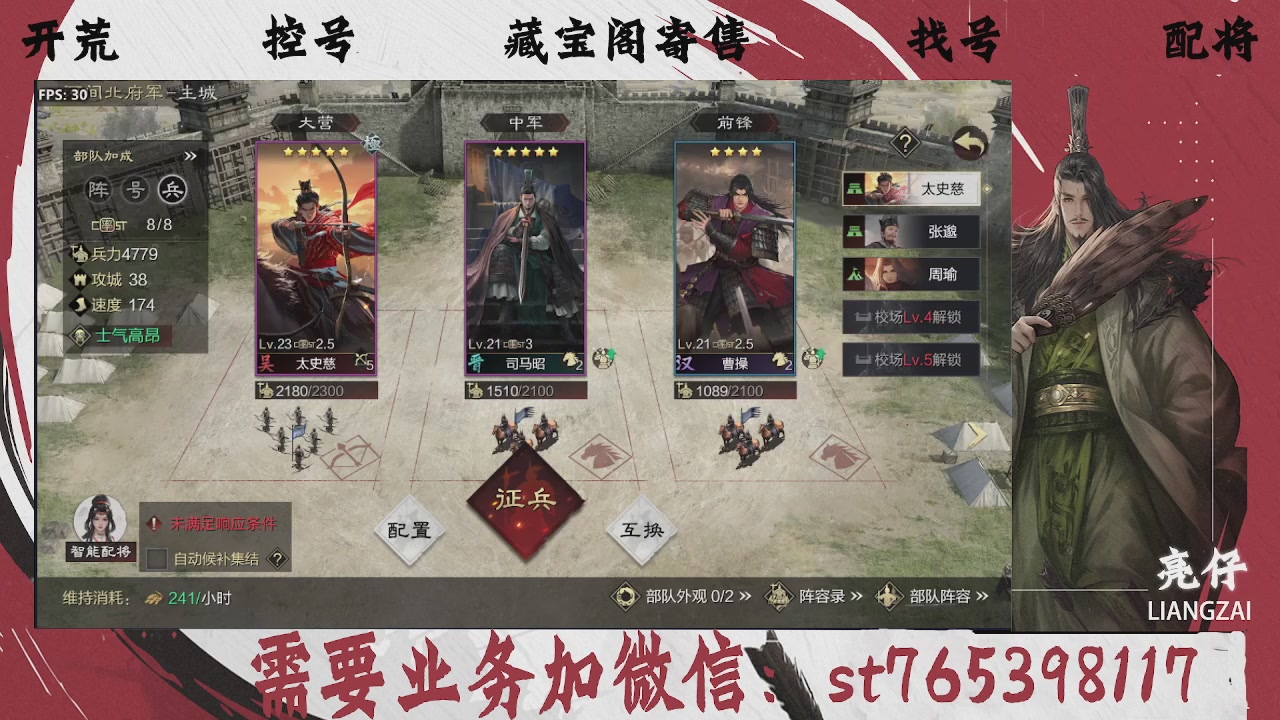Viewport: 1280px width, 720px height.
Task: Switch to the 中军 tab
Action: [524, 122]
